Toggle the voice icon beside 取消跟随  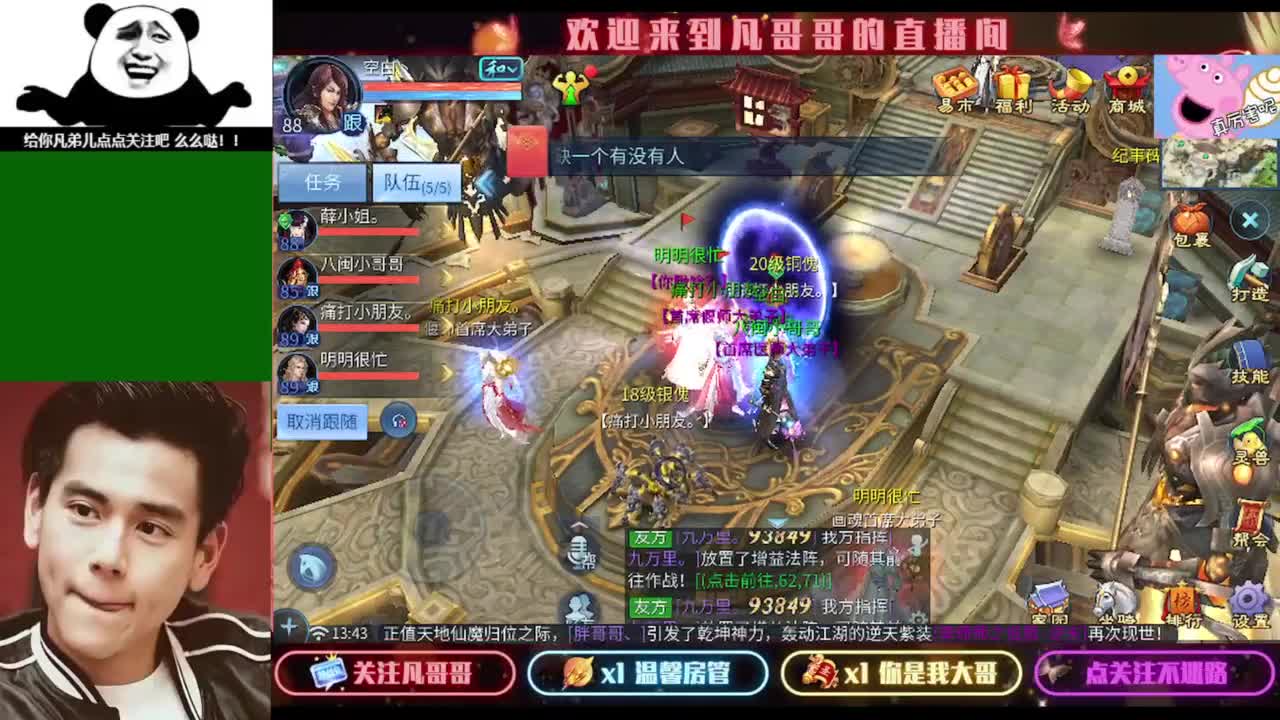(x=399, y=421)
